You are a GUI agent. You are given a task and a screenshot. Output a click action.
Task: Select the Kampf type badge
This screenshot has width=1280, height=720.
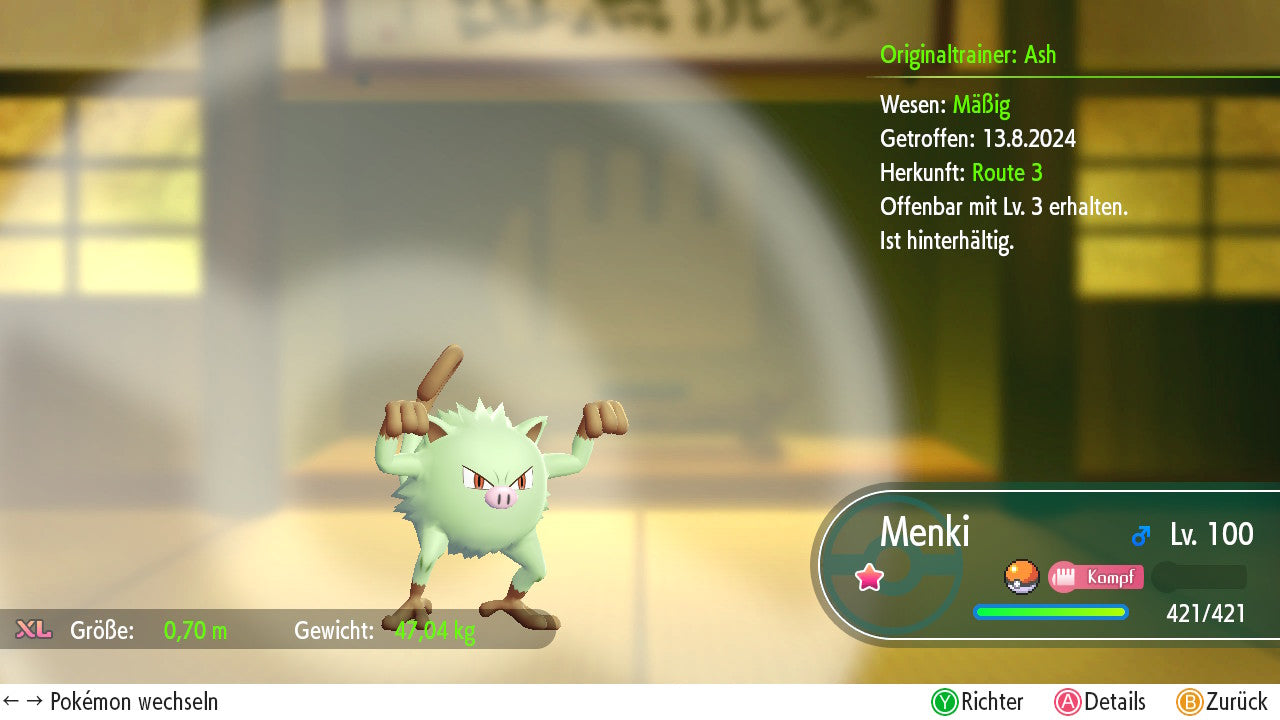pos(1096,577)
